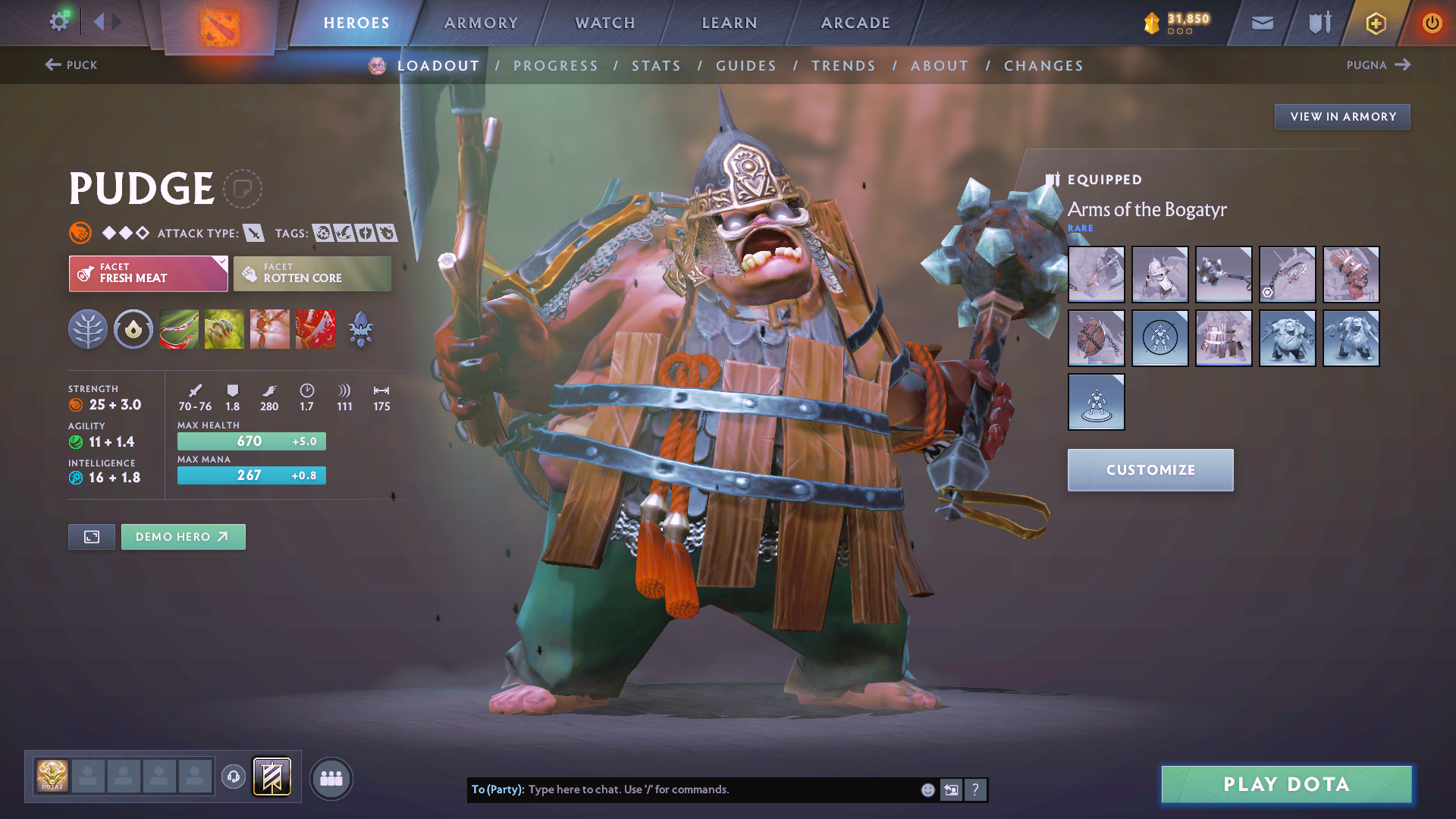
Task: Open the Trends section
Action: coord(843,66)
